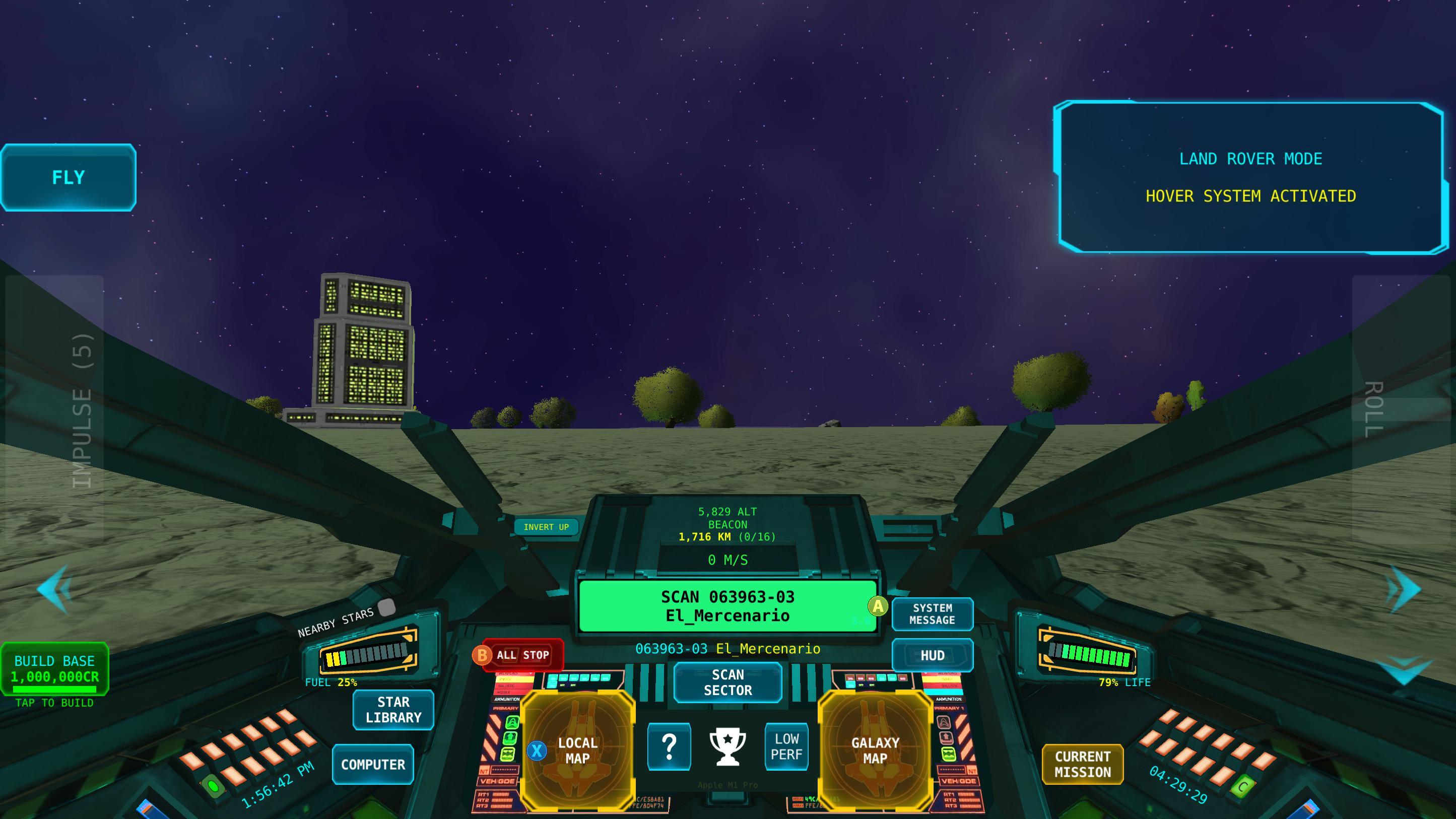Image resolution: width=1456 pixels, height=819 pixels.
Task: Toggle LOW PERF performance mode
Action: pos(786,747)
